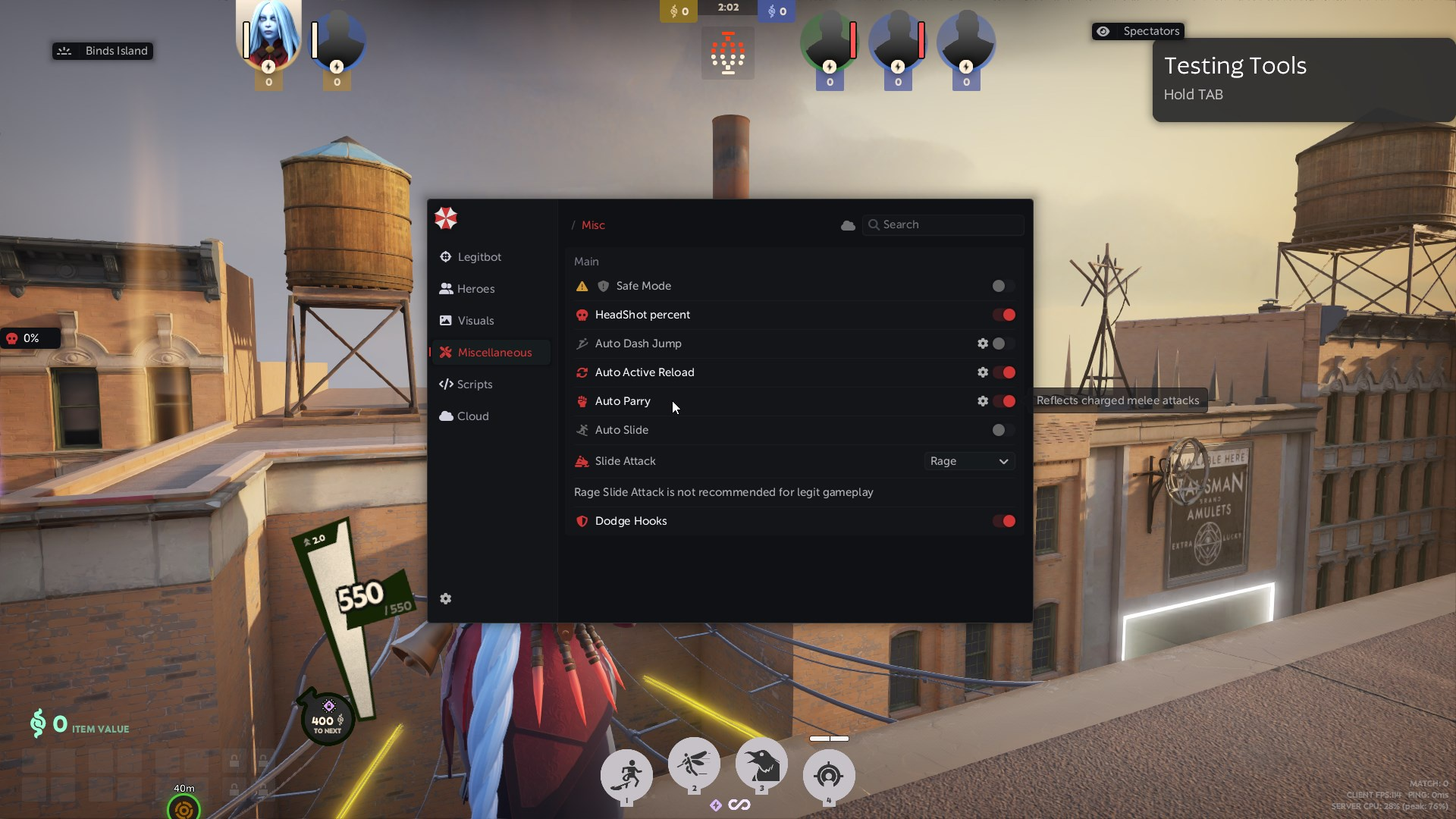This screenshot has height=819, width=1456.
Task: Enable Auto Dash Jump toggle
Action: point(1003,344)
